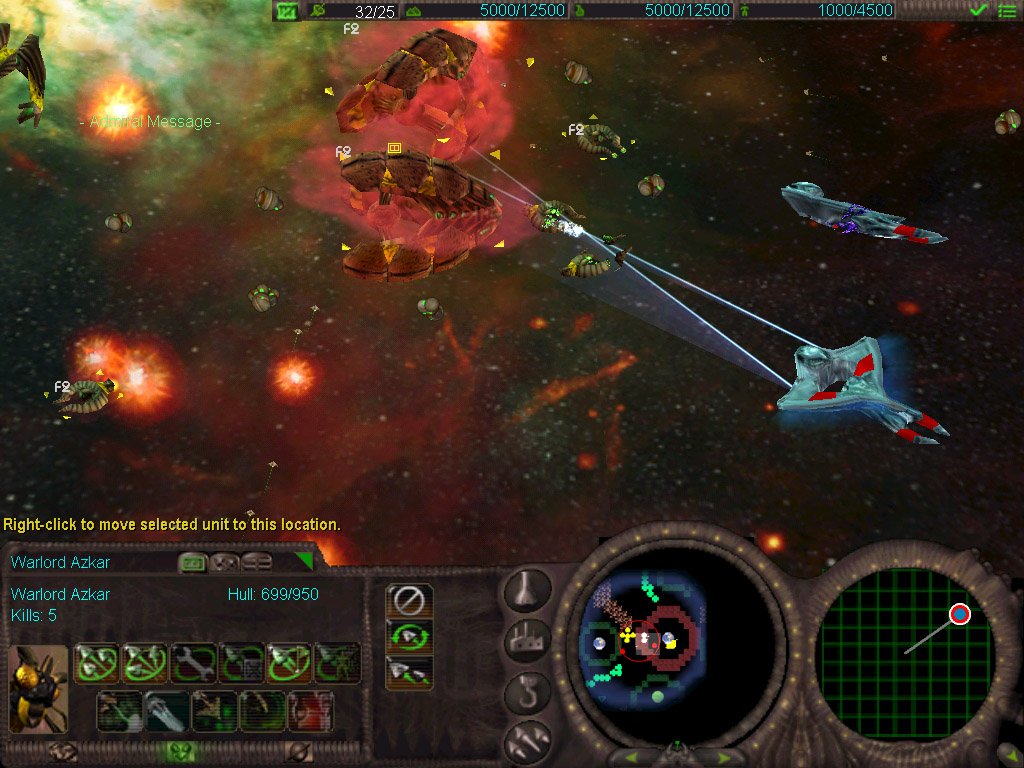1024x768 pixels.
Task: Click the green checkmark objectives button
Action: [x=979, y=11]
